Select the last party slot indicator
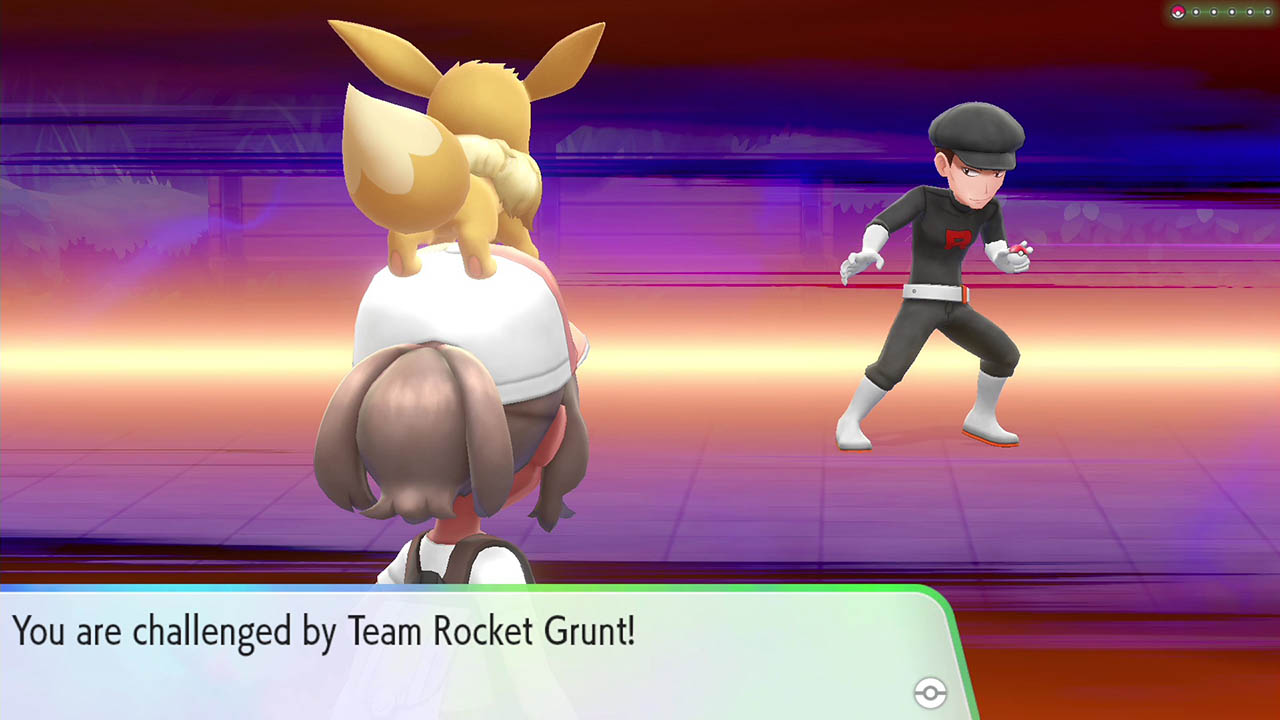The height and width of the screenshot is (720, 1280). [x=1268, y=11]
